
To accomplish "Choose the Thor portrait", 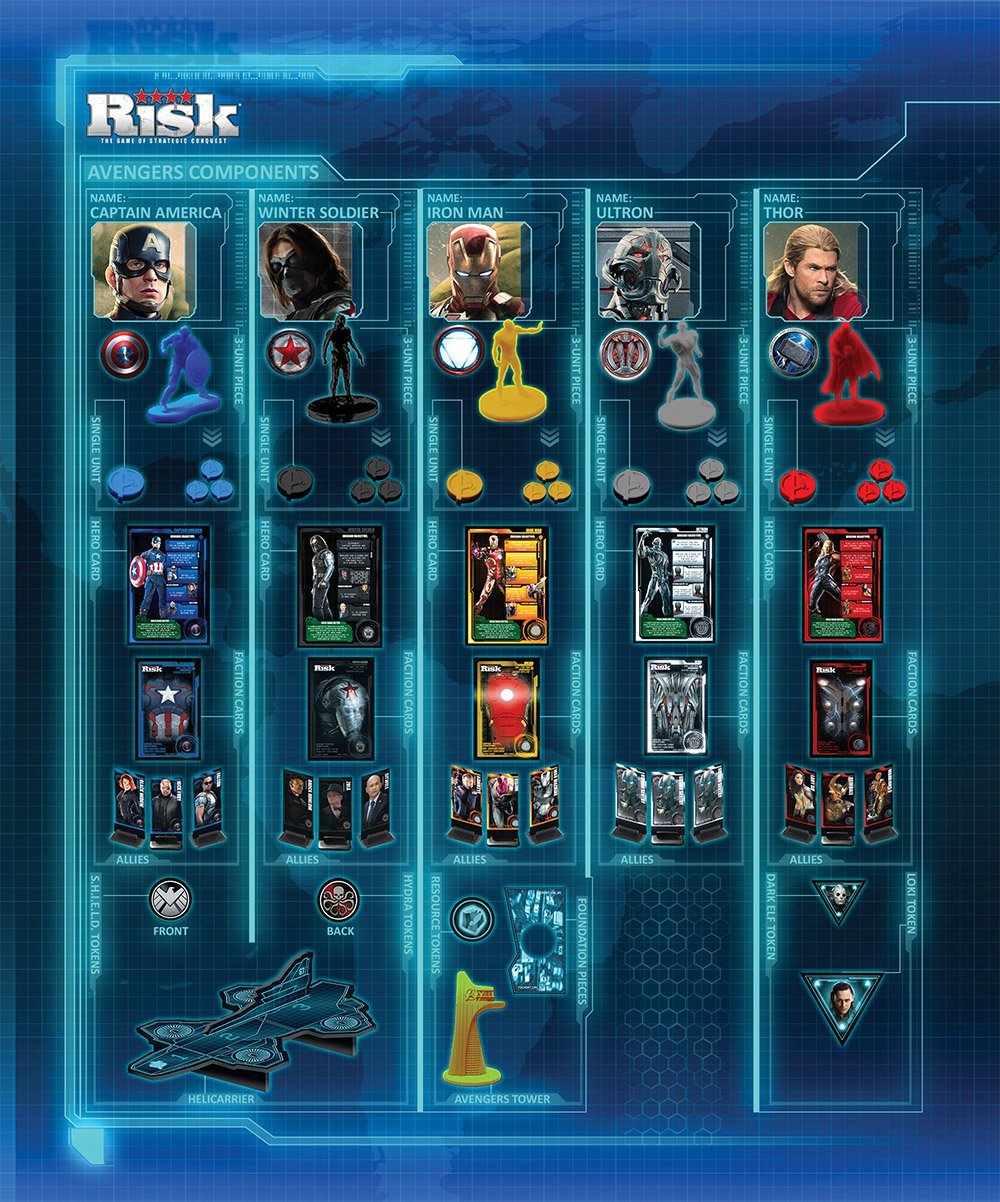I will pyautogui.click(x=812, y=271).
